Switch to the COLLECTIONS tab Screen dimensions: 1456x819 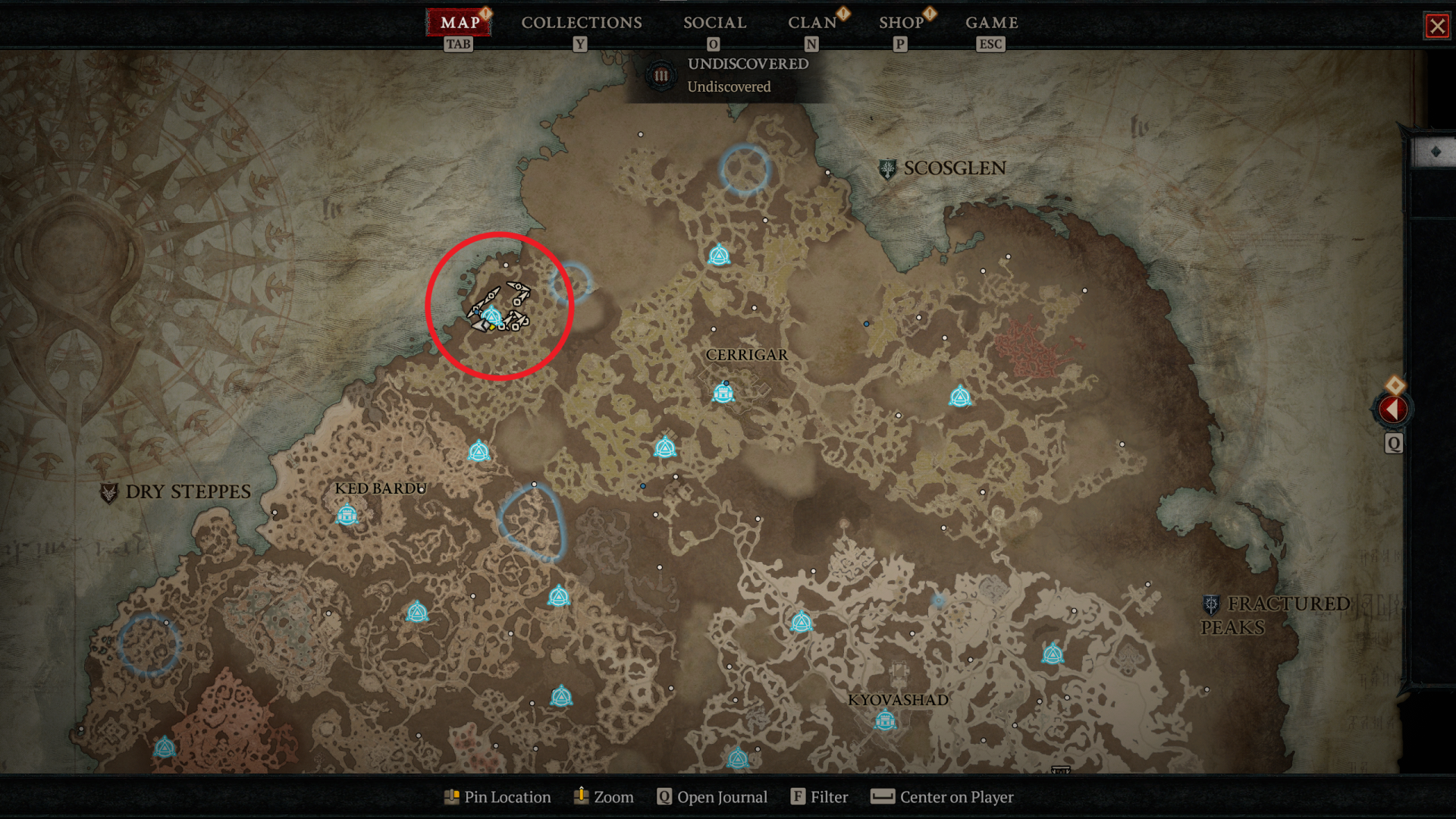[x=581, y=23]
